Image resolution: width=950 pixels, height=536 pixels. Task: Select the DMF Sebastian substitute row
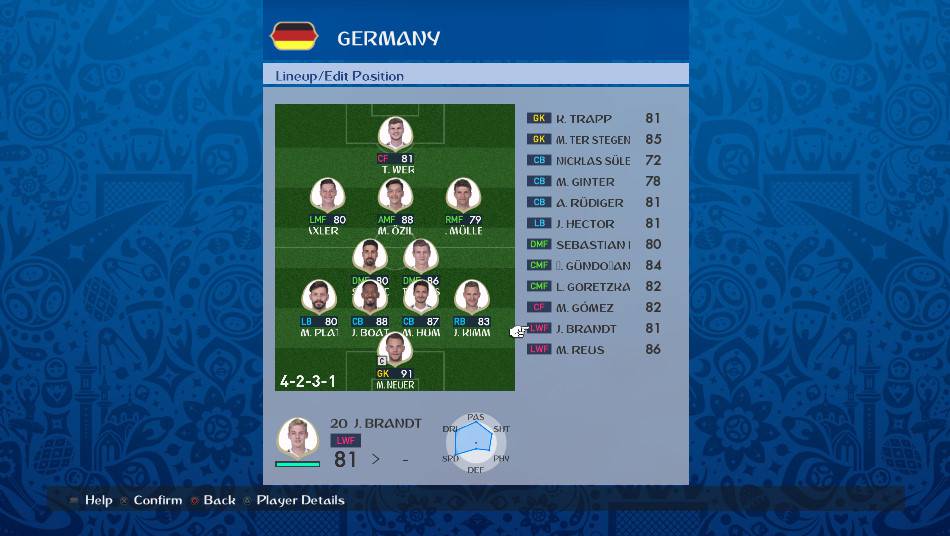[x=593, y=244]
